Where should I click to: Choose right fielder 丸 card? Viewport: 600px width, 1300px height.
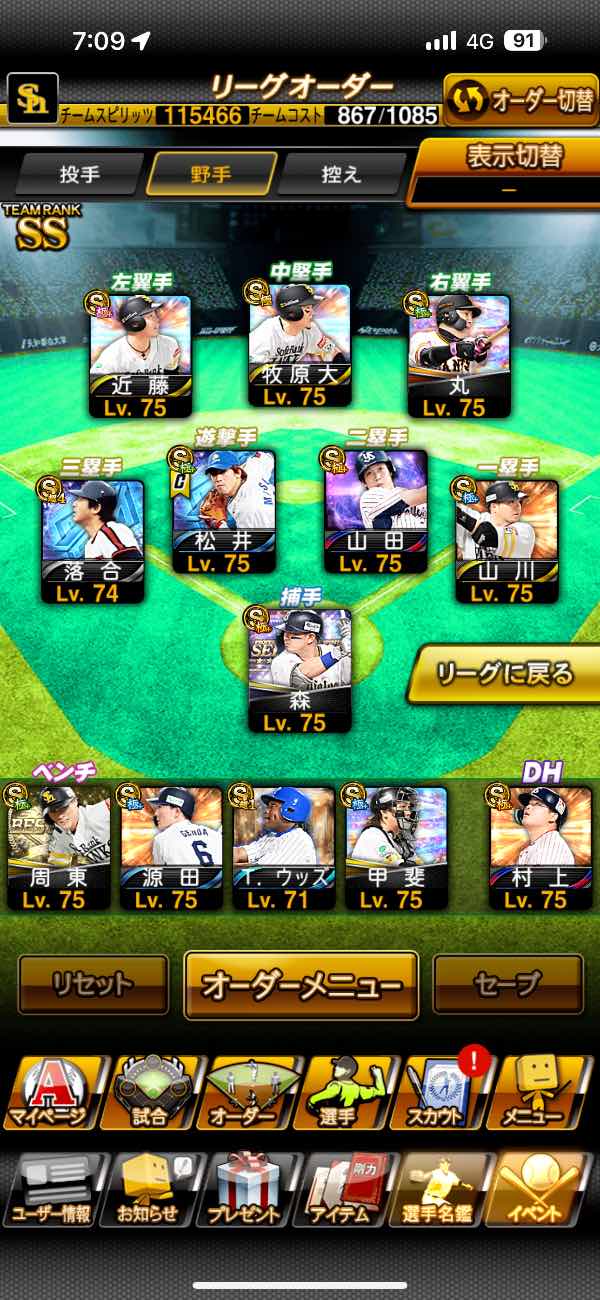(x=459, y=355)
